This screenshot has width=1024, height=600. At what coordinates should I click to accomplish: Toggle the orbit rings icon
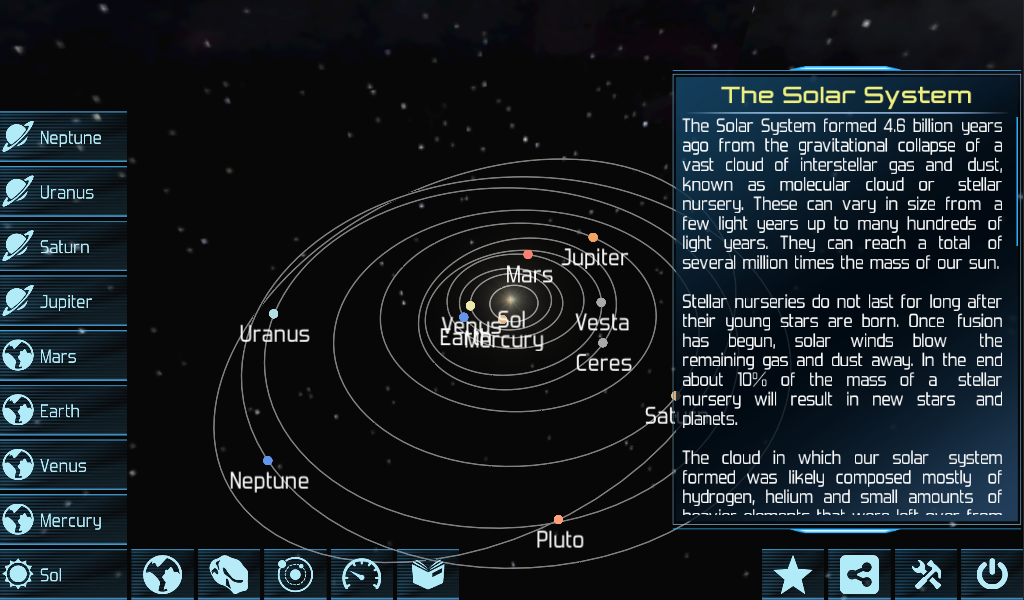coord(295,575)
